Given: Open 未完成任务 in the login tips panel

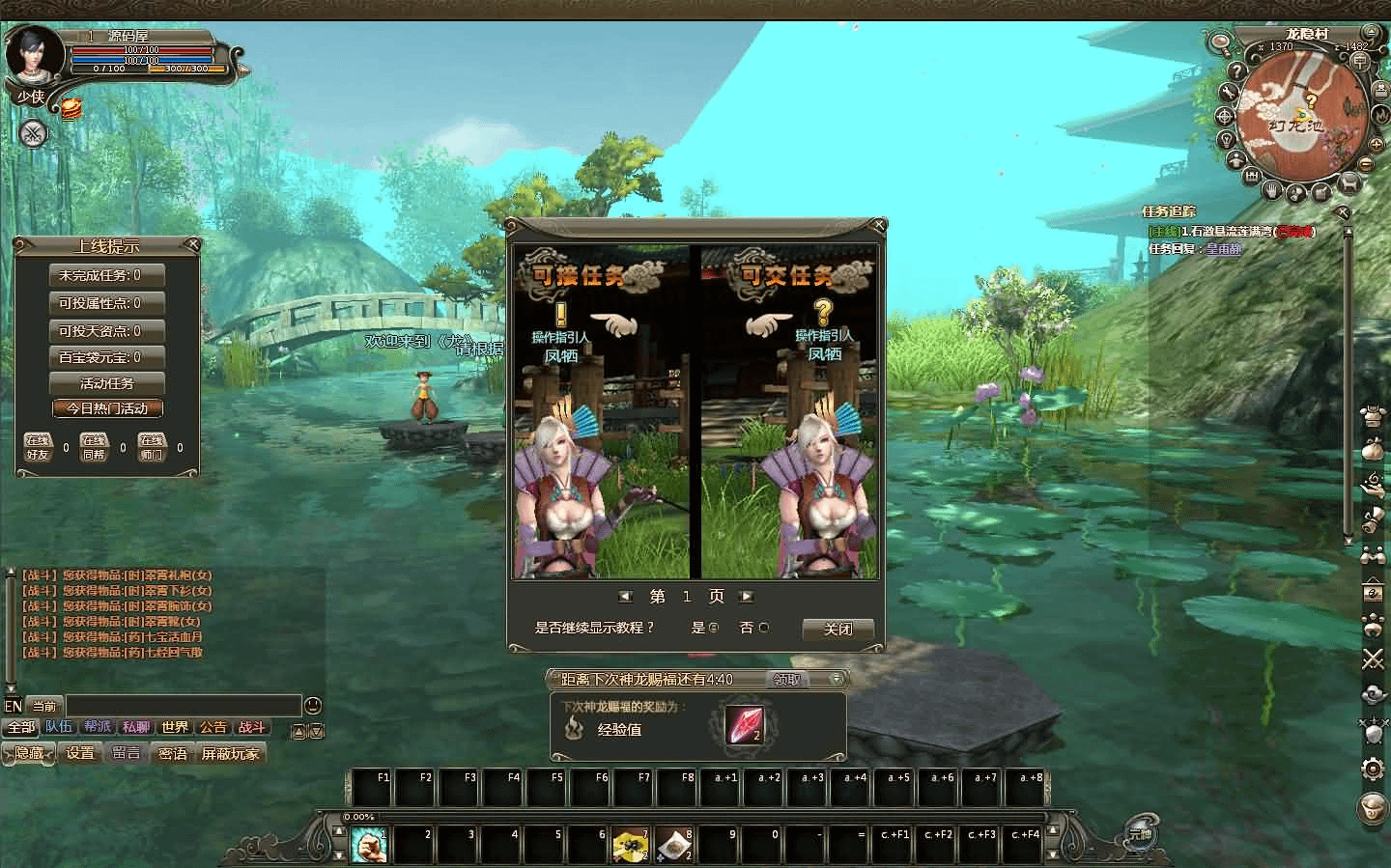Looking at the screenshot, I should pos(106,275).
